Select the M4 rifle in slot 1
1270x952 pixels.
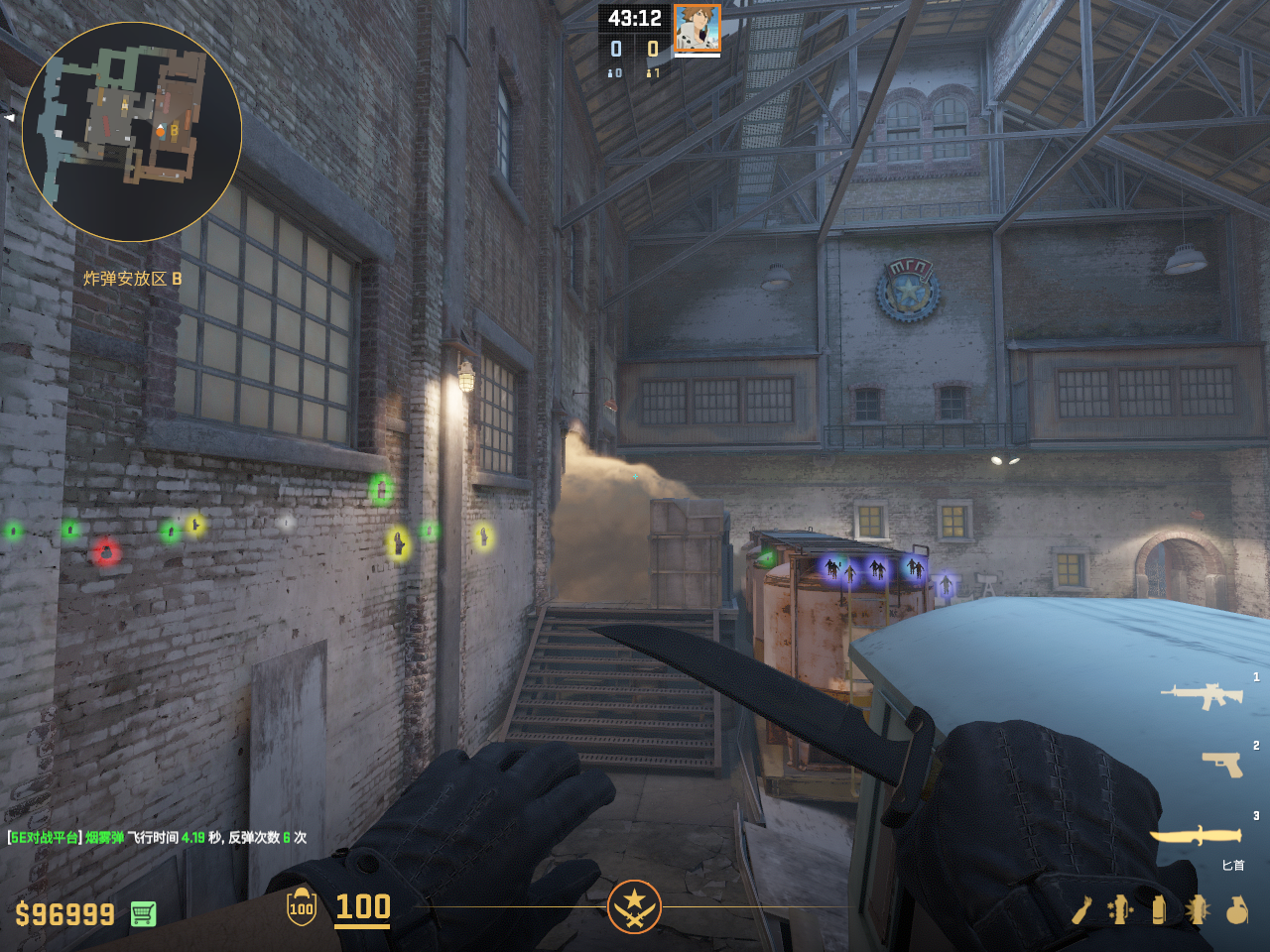tap(1203, 695)
